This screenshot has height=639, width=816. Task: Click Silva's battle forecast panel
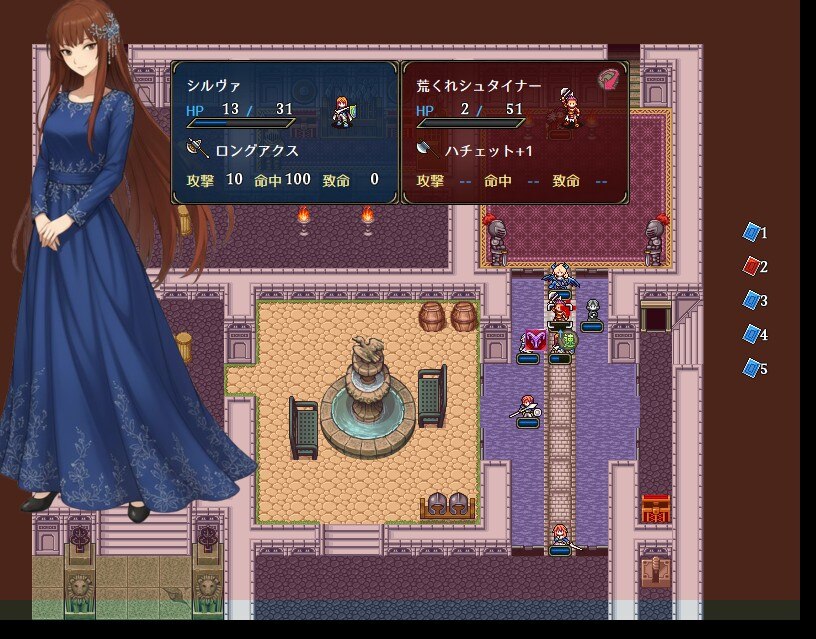point(285,132)
